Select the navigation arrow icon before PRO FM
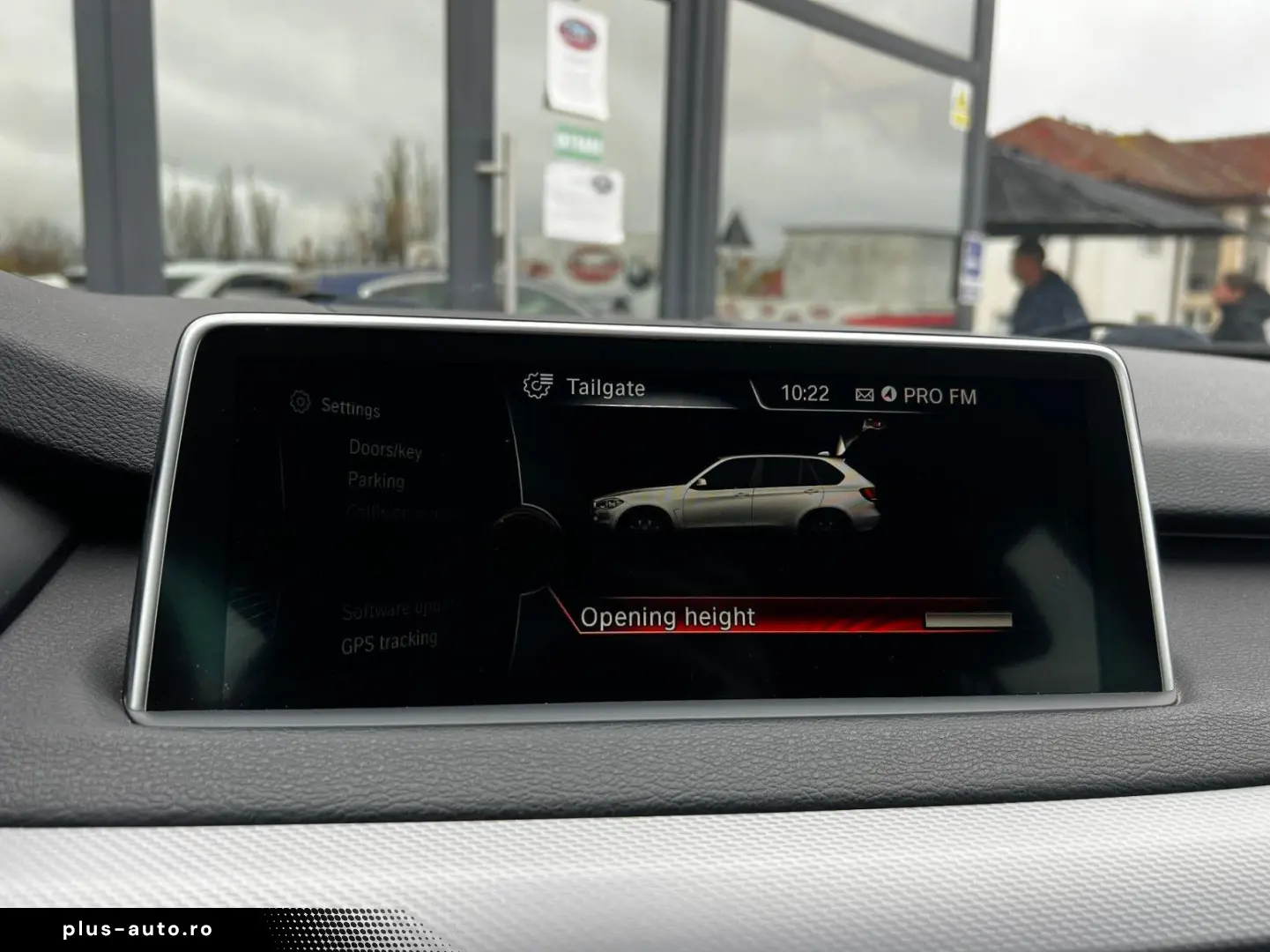The width and height of the screenshot is (1270, 952). click(x=888, y=396)
